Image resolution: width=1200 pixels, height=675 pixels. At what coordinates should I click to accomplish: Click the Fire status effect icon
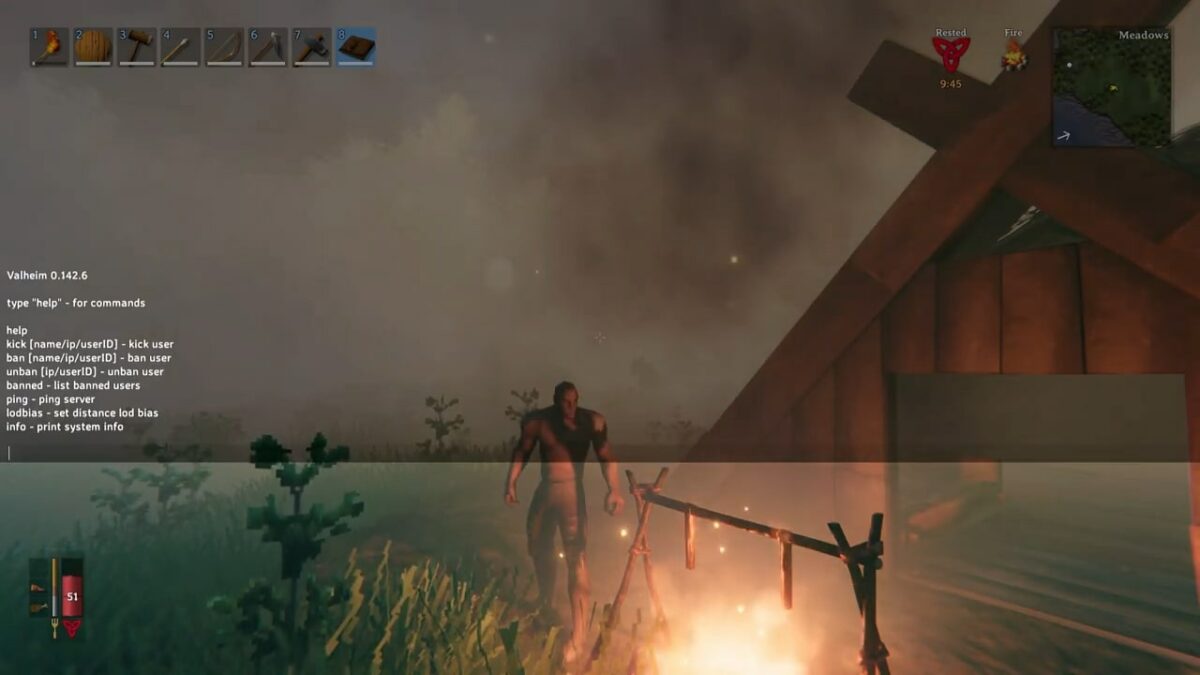tap(1014, 53)
